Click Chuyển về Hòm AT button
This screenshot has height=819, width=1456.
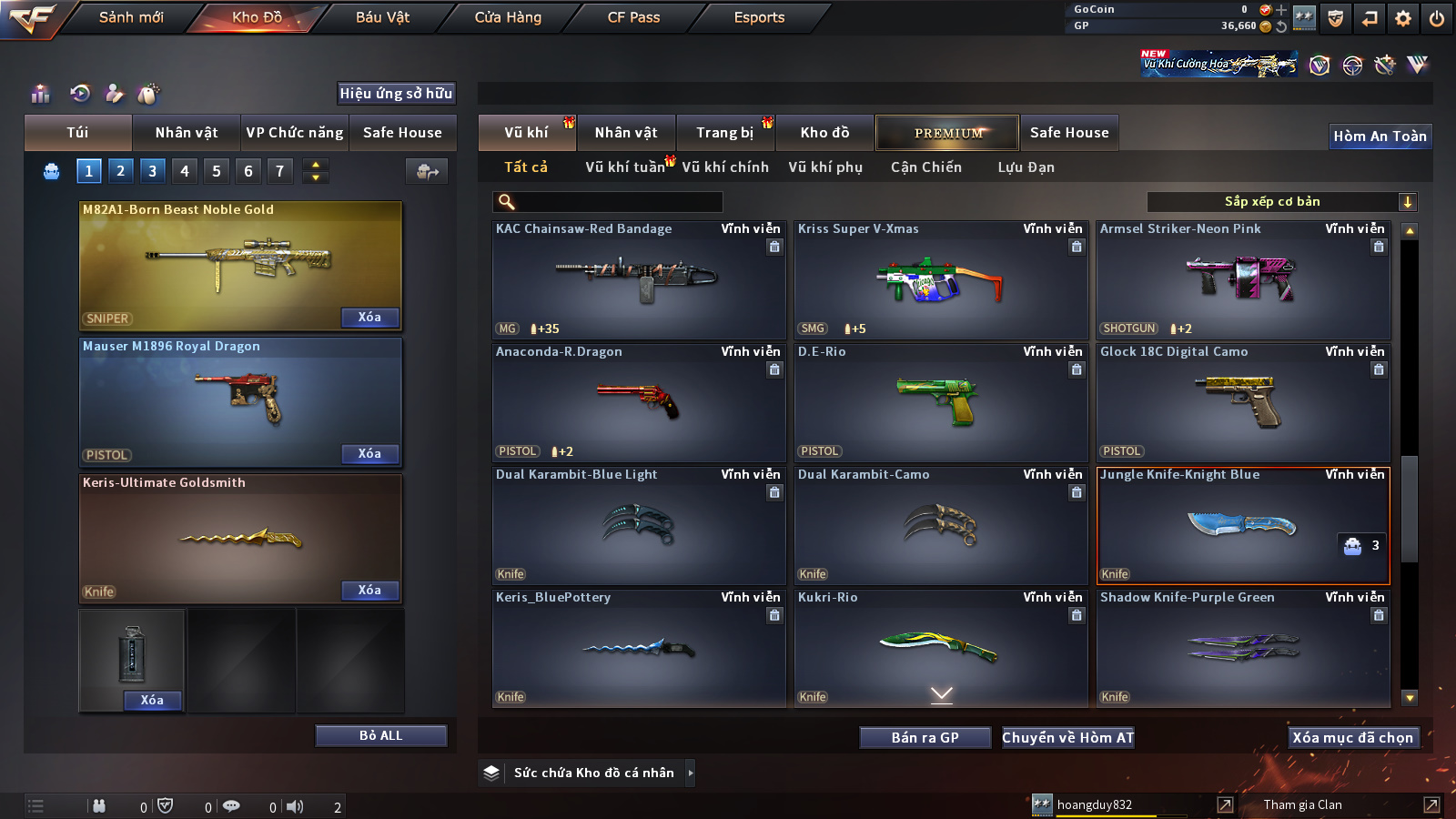[1067, 737]
